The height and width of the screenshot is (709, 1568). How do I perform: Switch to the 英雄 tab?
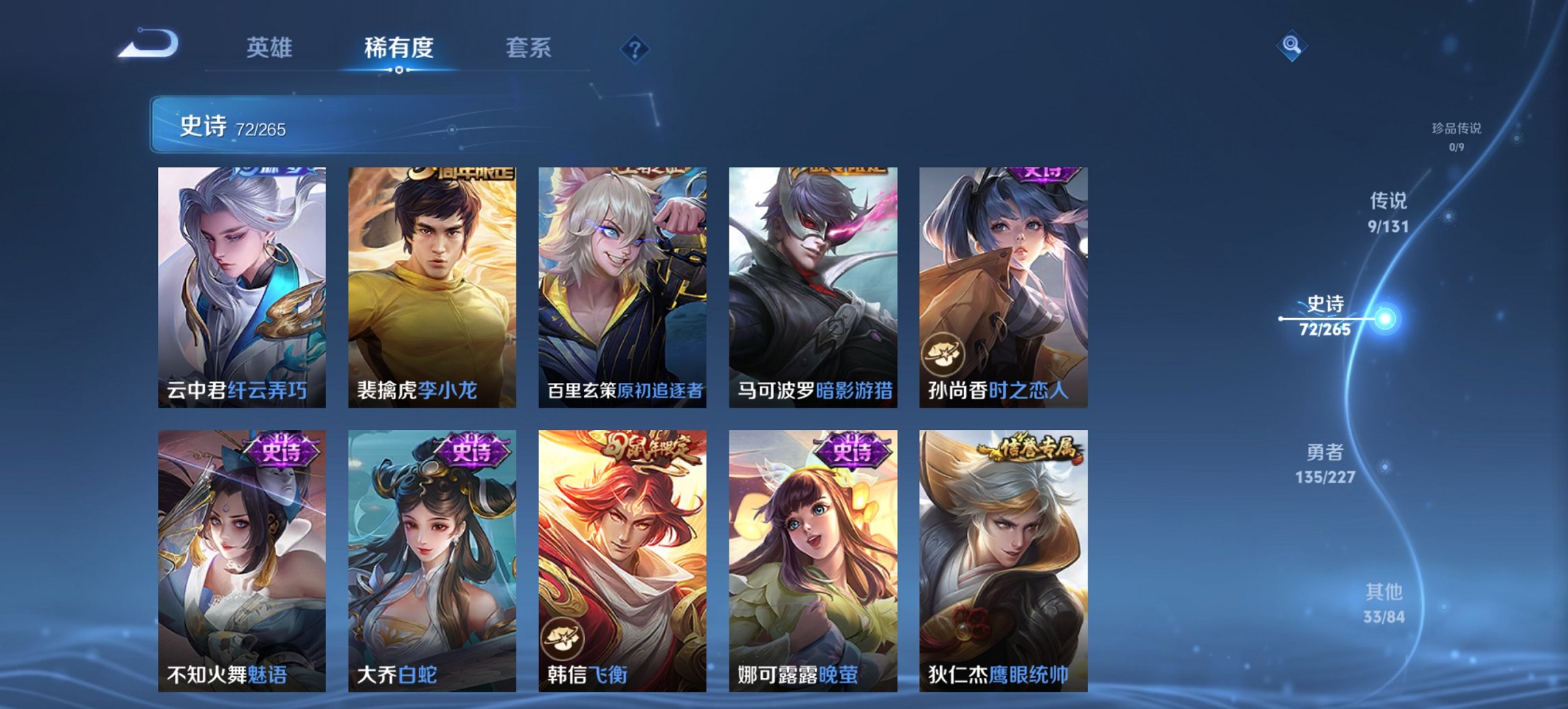(271, 48)
